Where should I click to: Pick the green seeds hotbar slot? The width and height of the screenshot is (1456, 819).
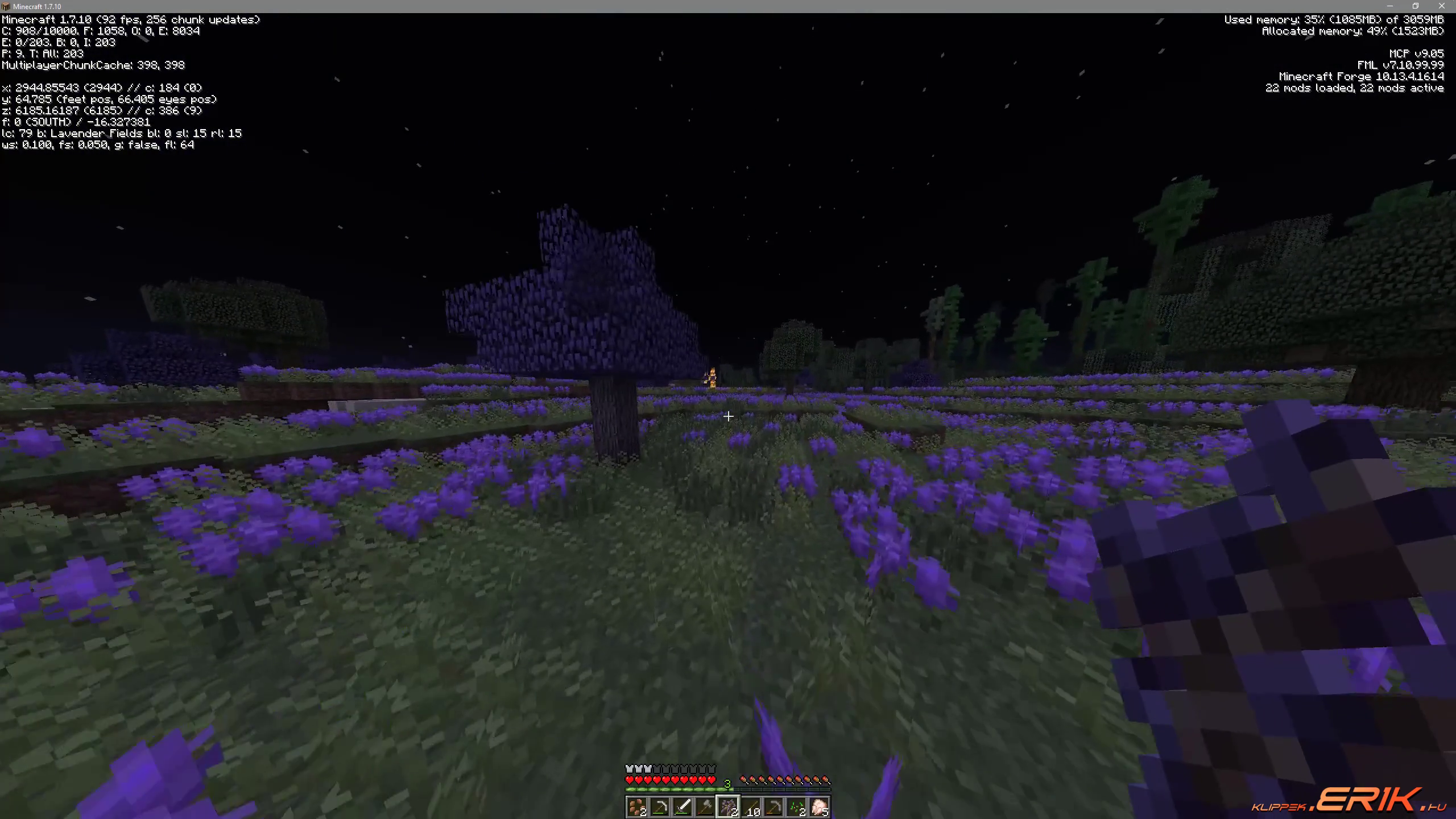pyautogui.click(x=796, y=806)
